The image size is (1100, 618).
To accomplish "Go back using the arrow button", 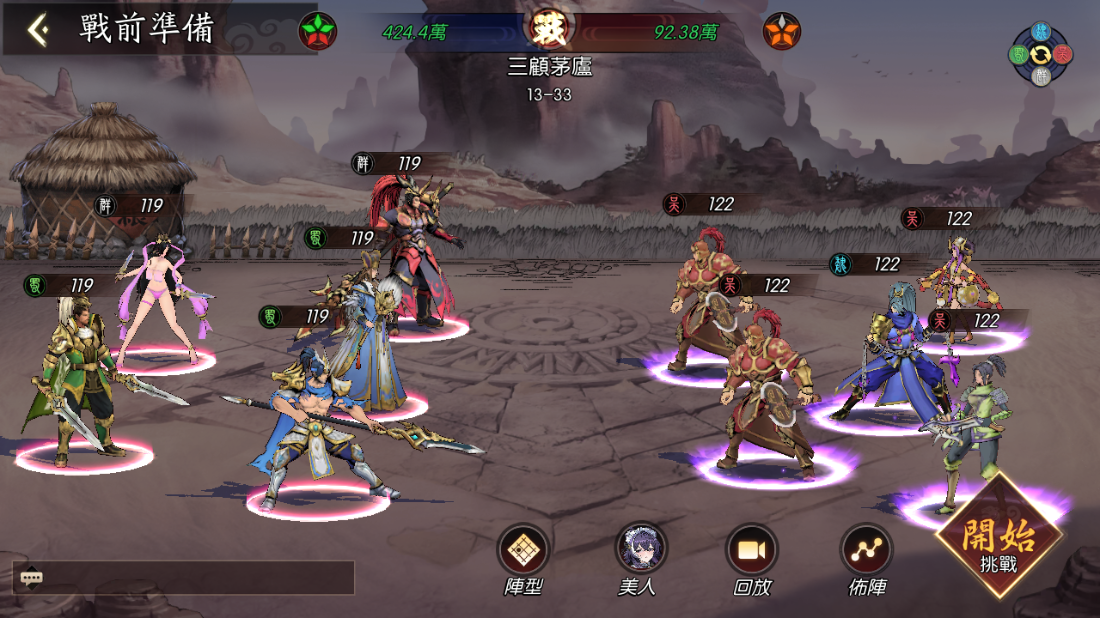I will pyautogui.click(x=38, y=30).
